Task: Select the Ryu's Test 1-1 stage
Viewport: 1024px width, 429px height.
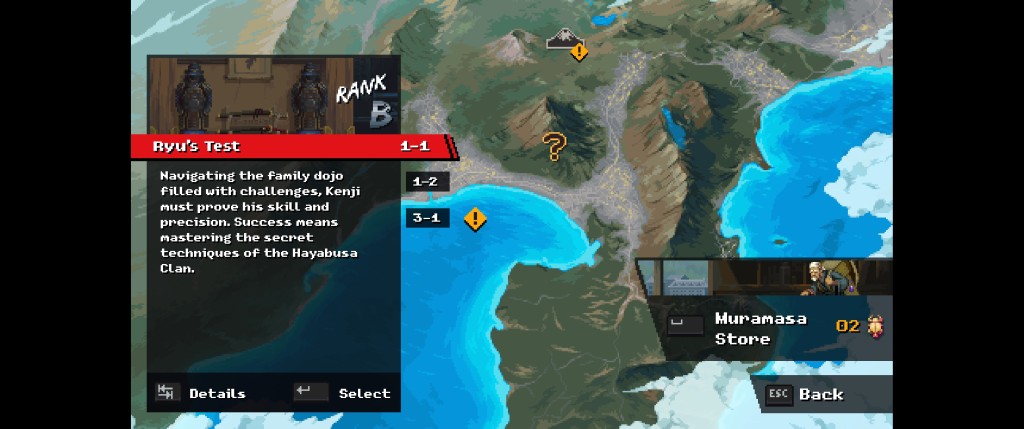Action: click(290, 146)
